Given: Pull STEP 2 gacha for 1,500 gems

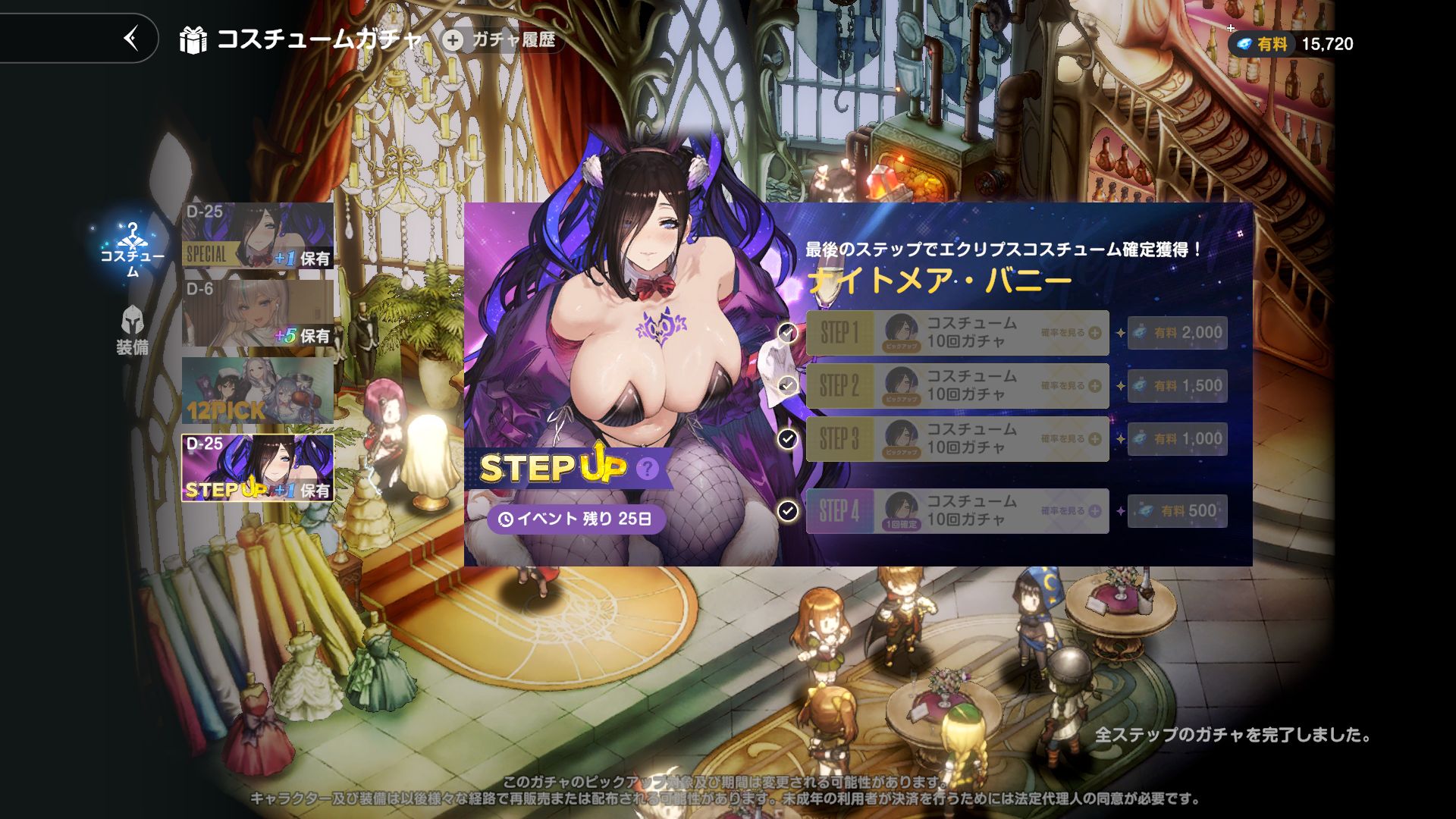Looking at the screenshot, I should [1177, 386].
